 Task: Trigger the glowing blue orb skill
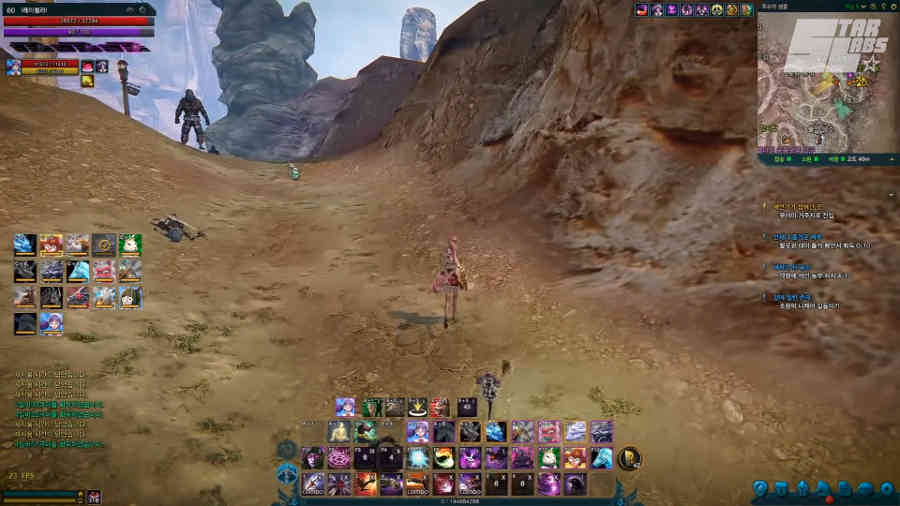coord(418,458)
